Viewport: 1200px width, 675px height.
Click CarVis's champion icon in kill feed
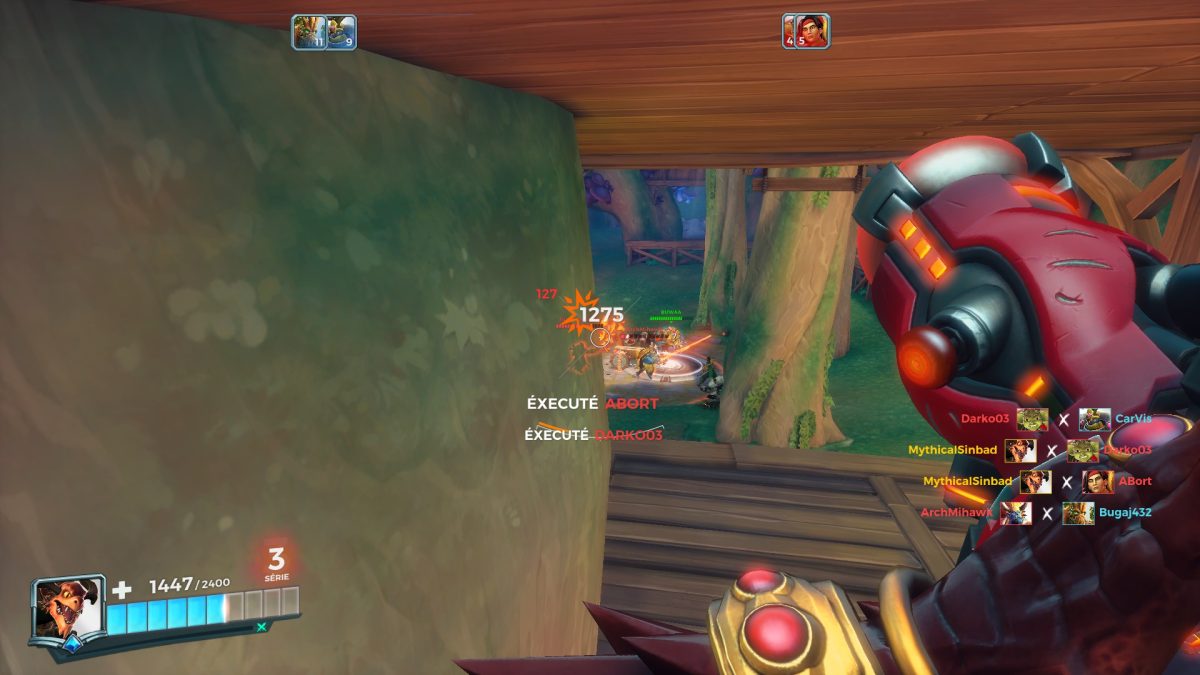coord(1095,419)
